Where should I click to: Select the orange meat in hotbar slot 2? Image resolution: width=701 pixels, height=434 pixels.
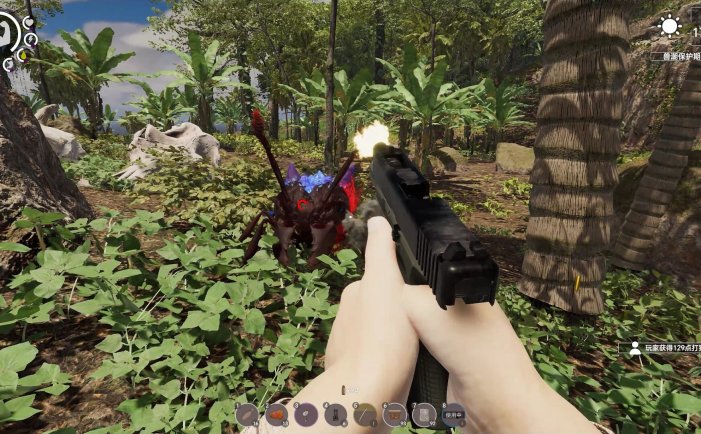point(277,414)
